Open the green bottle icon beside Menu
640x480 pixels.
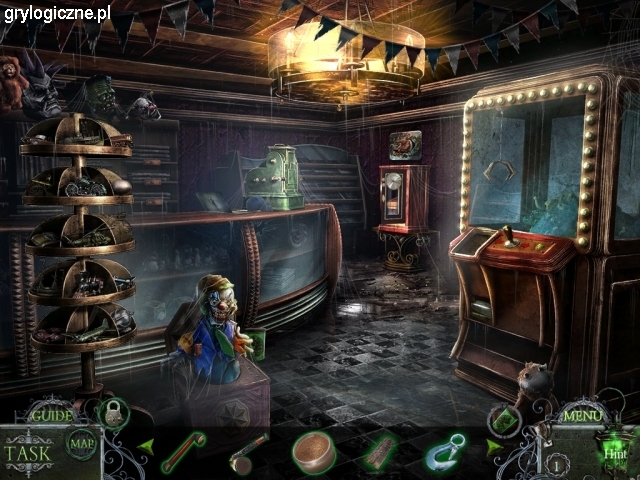point(506,420)
